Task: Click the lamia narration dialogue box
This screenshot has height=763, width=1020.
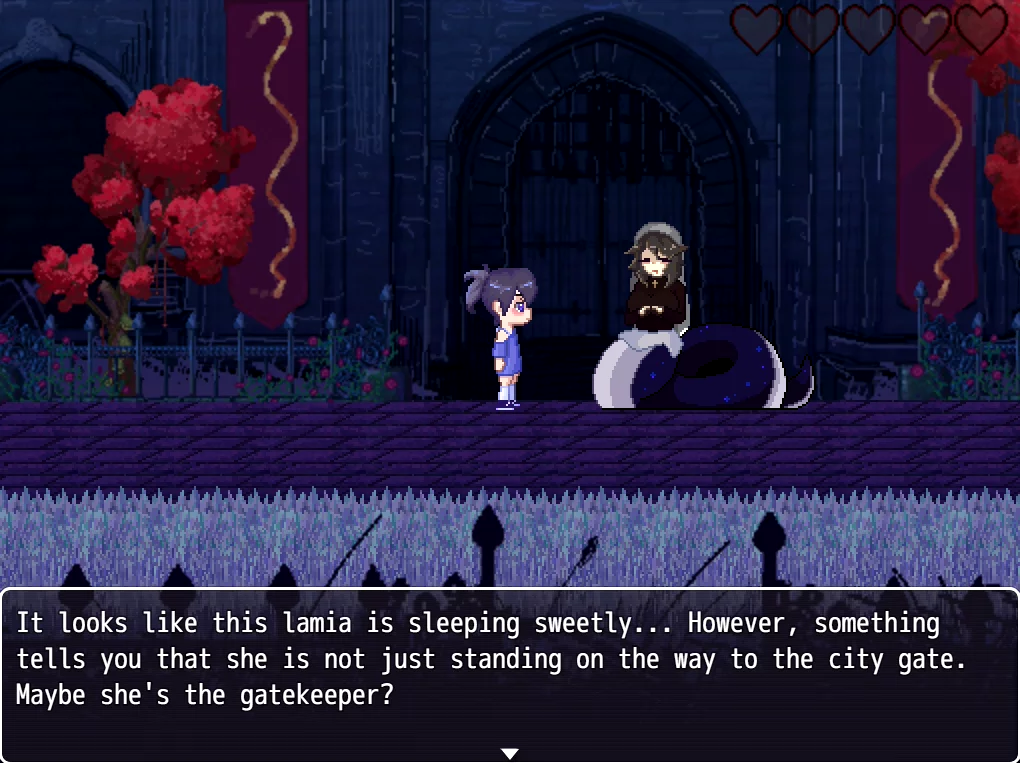Action: coord(509,670)
